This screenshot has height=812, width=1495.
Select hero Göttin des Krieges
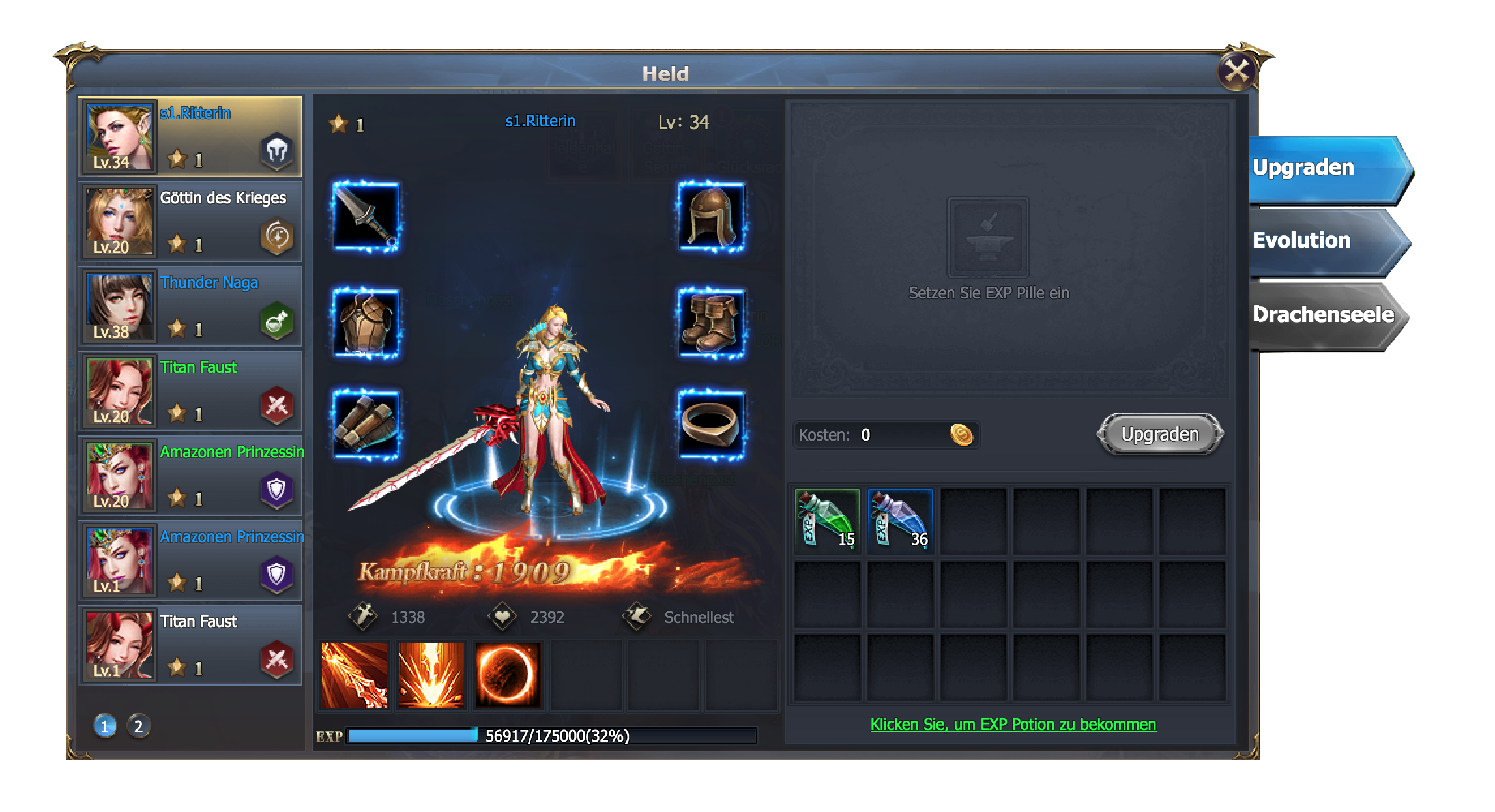pos(190,222)
